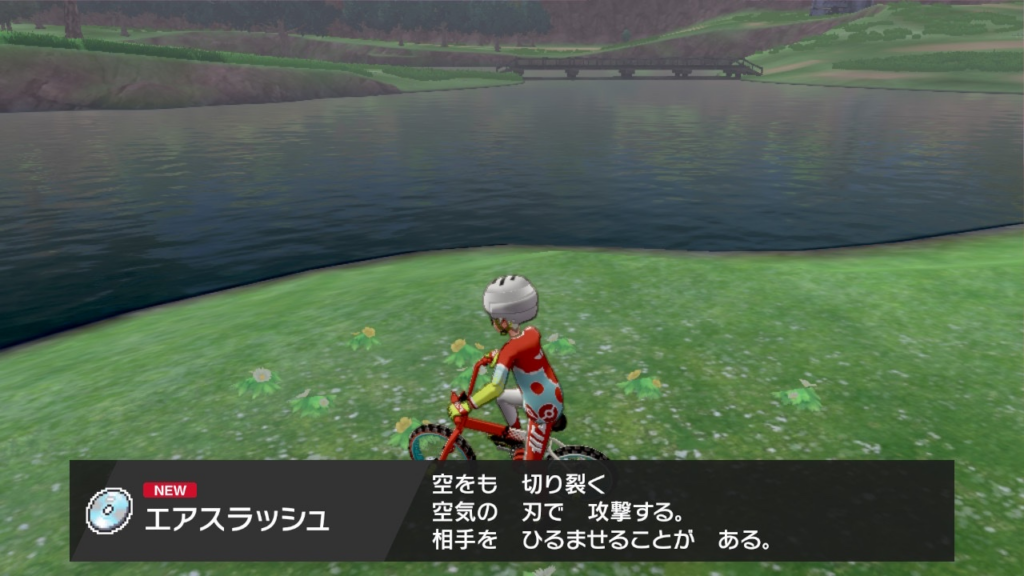Click the red NEW badge

pyautogui.click(x=170, y=490)
